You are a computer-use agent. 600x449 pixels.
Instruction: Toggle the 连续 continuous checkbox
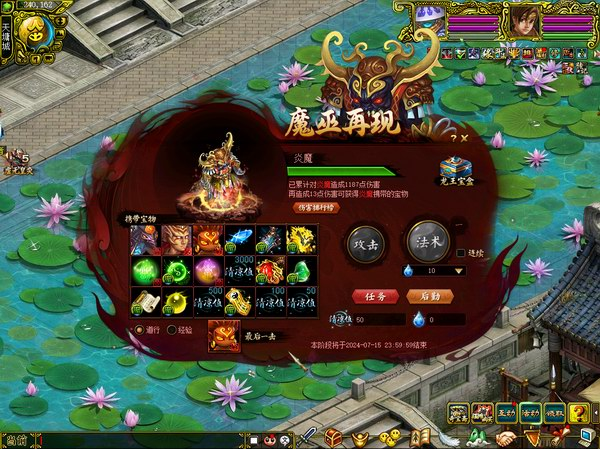coord(461,254)
